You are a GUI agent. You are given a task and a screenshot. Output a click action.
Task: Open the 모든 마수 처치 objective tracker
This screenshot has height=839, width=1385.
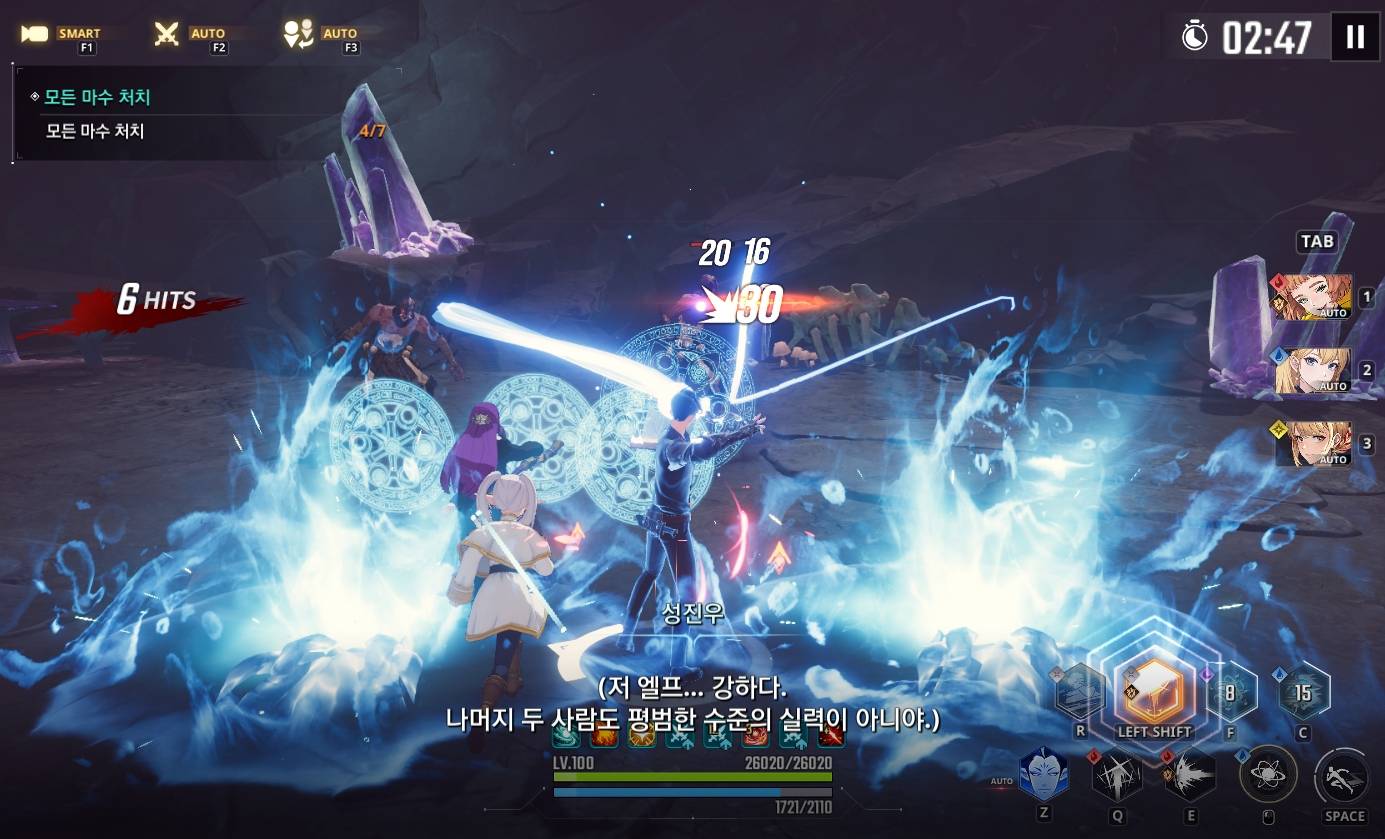pos(96,98)
